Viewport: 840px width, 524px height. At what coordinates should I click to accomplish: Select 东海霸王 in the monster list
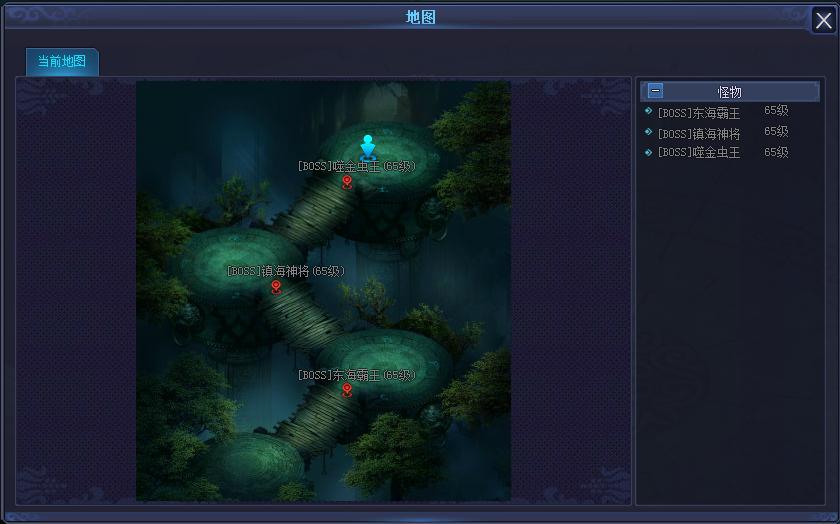698,113
